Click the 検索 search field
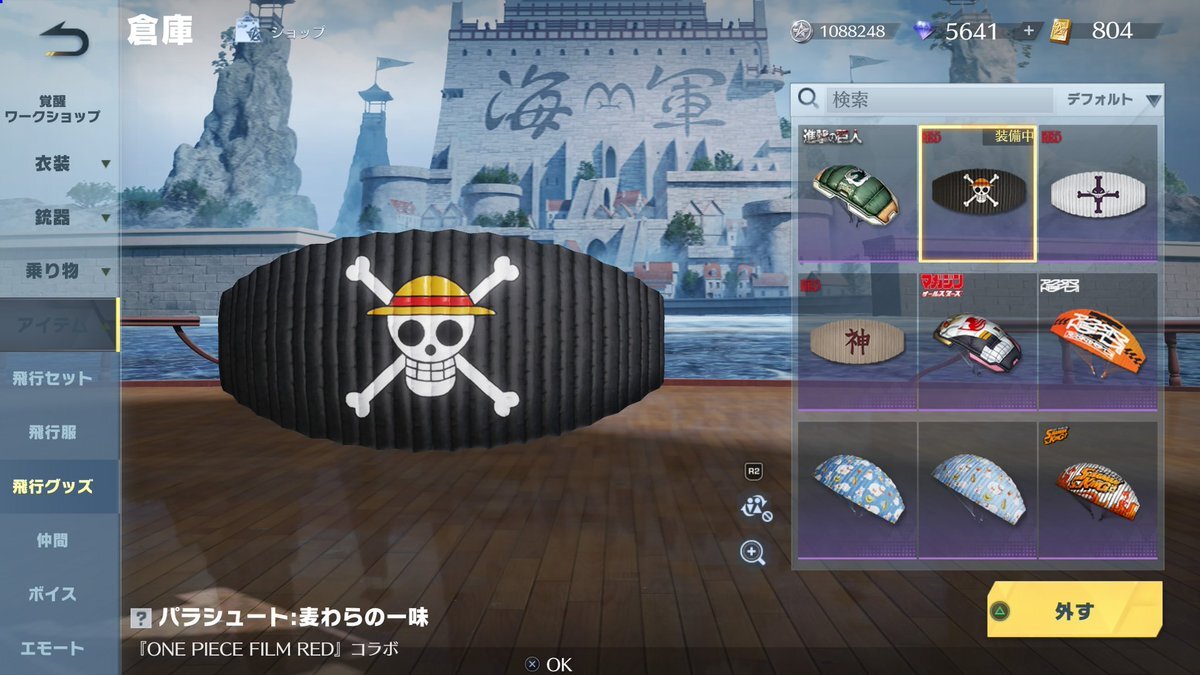1200x675 pixels. point(938,100)
